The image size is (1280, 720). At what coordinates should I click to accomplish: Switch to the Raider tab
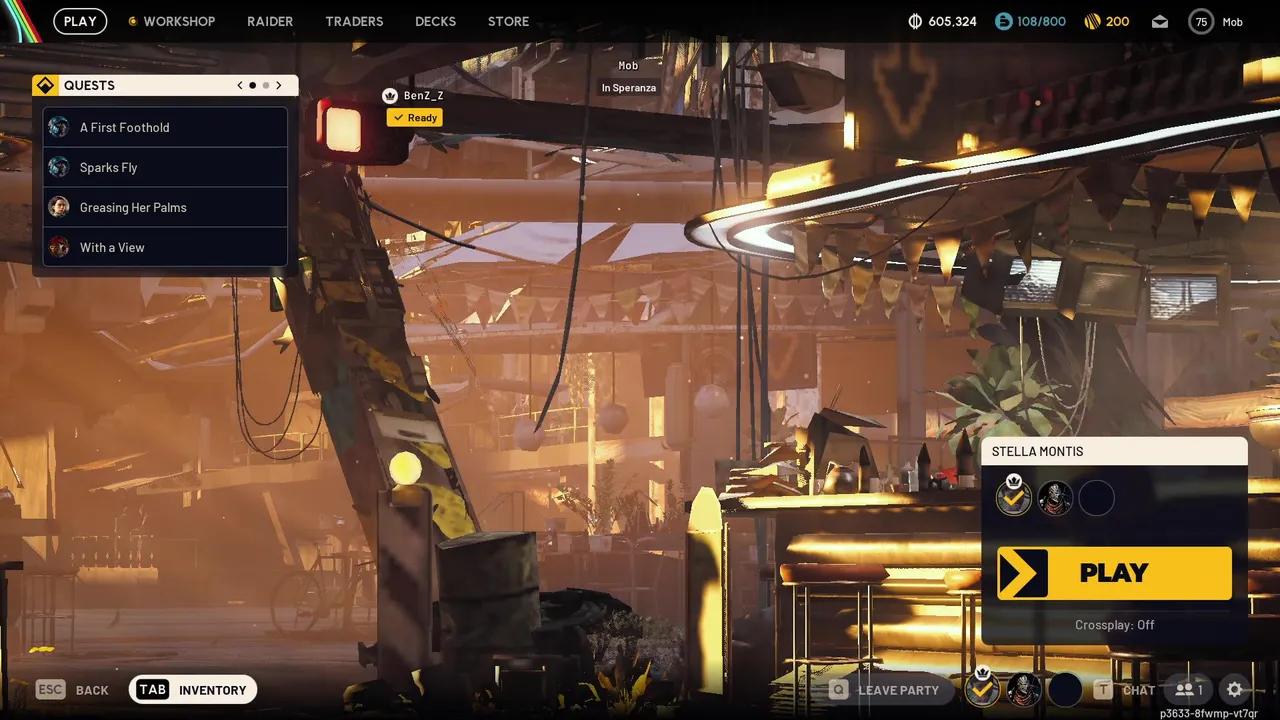coord(270,21)
